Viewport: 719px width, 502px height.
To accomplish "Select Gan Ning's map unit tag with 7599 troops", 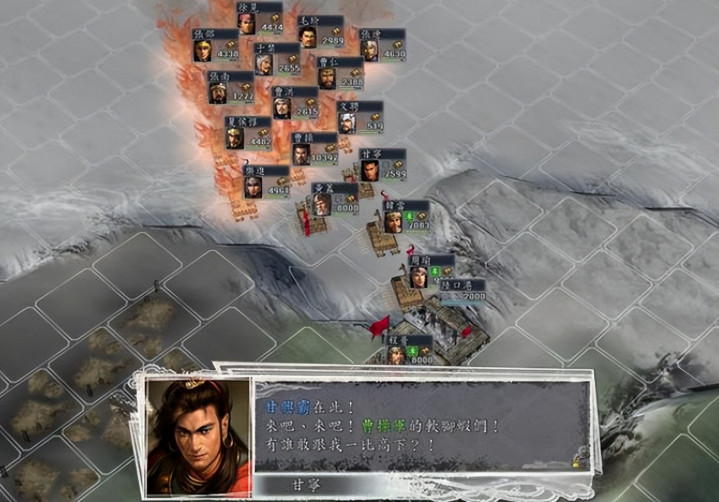I will pos(384,165).
